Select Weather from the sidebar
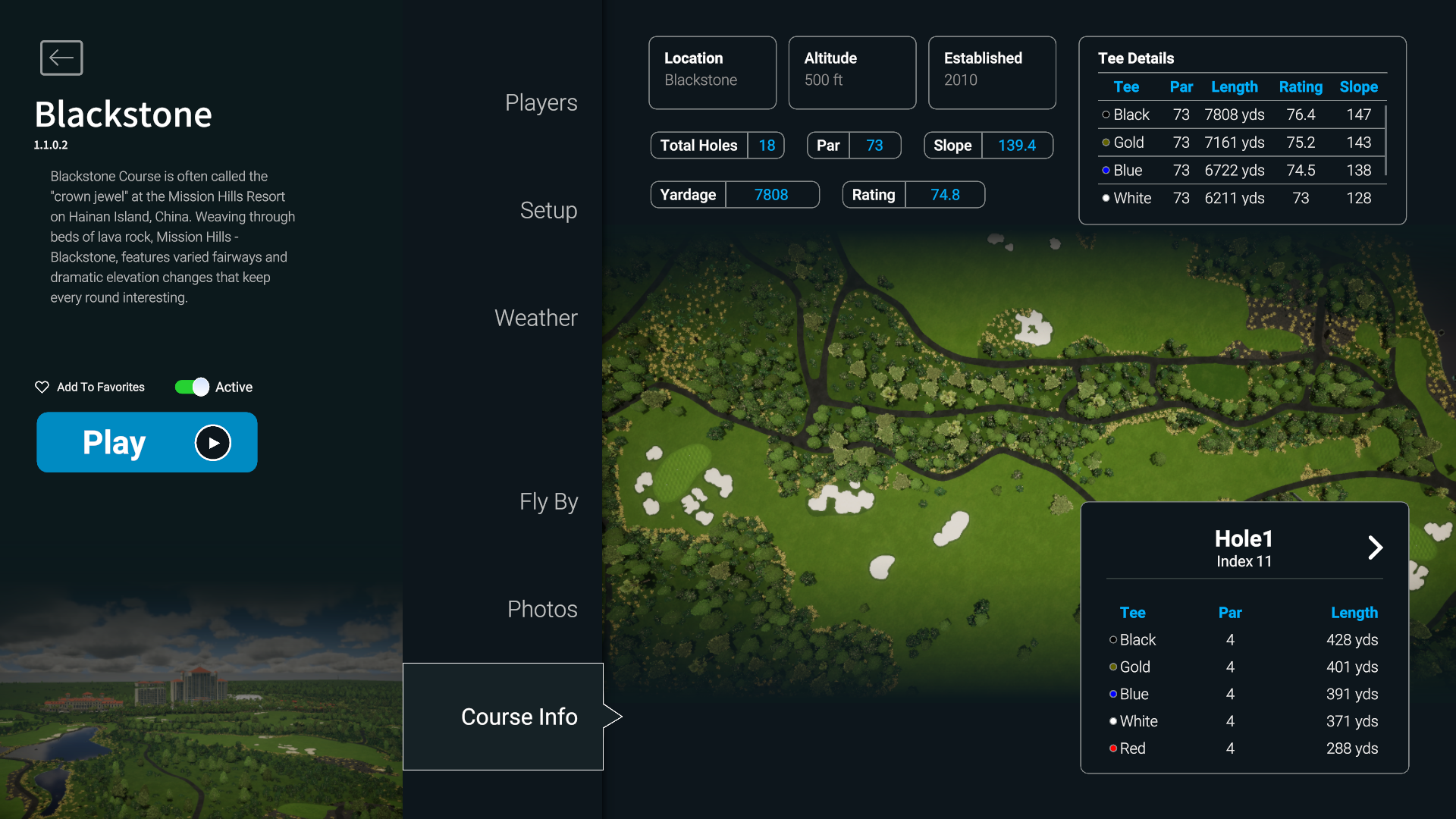 [x=535, y=318]
